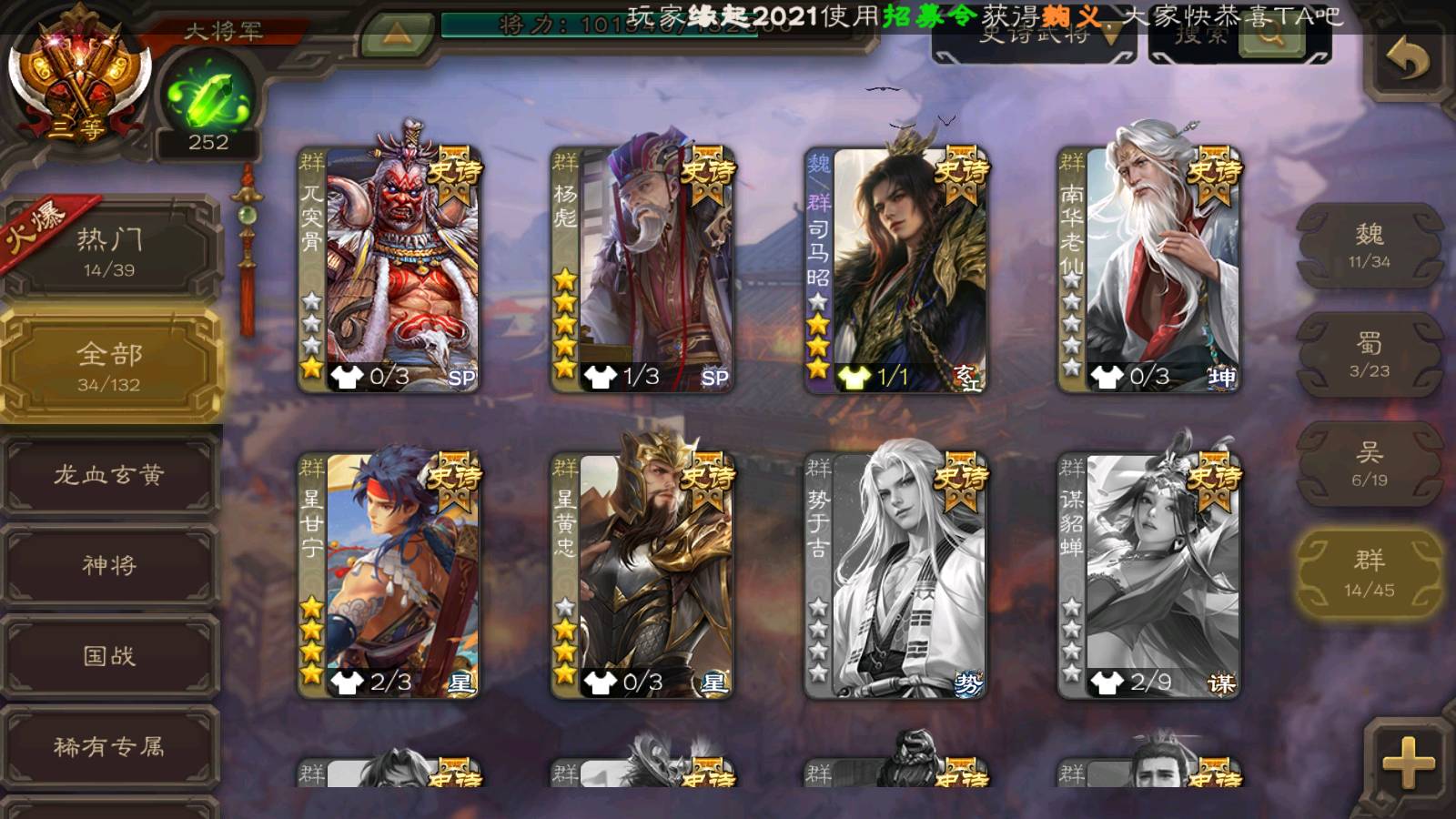
Task: Switch to the 国战 category tab
Action: tap(109, 656)
